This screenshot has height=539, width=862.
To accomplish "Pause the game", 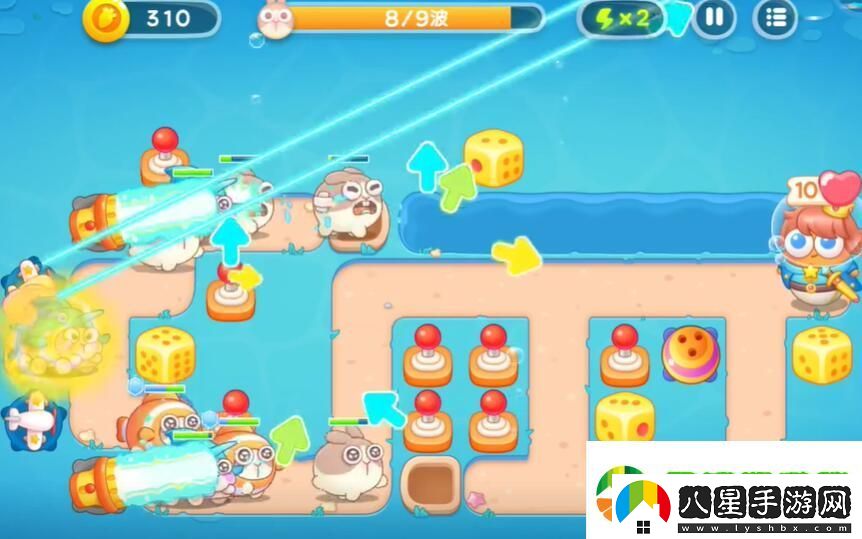I will coord(714,18).
